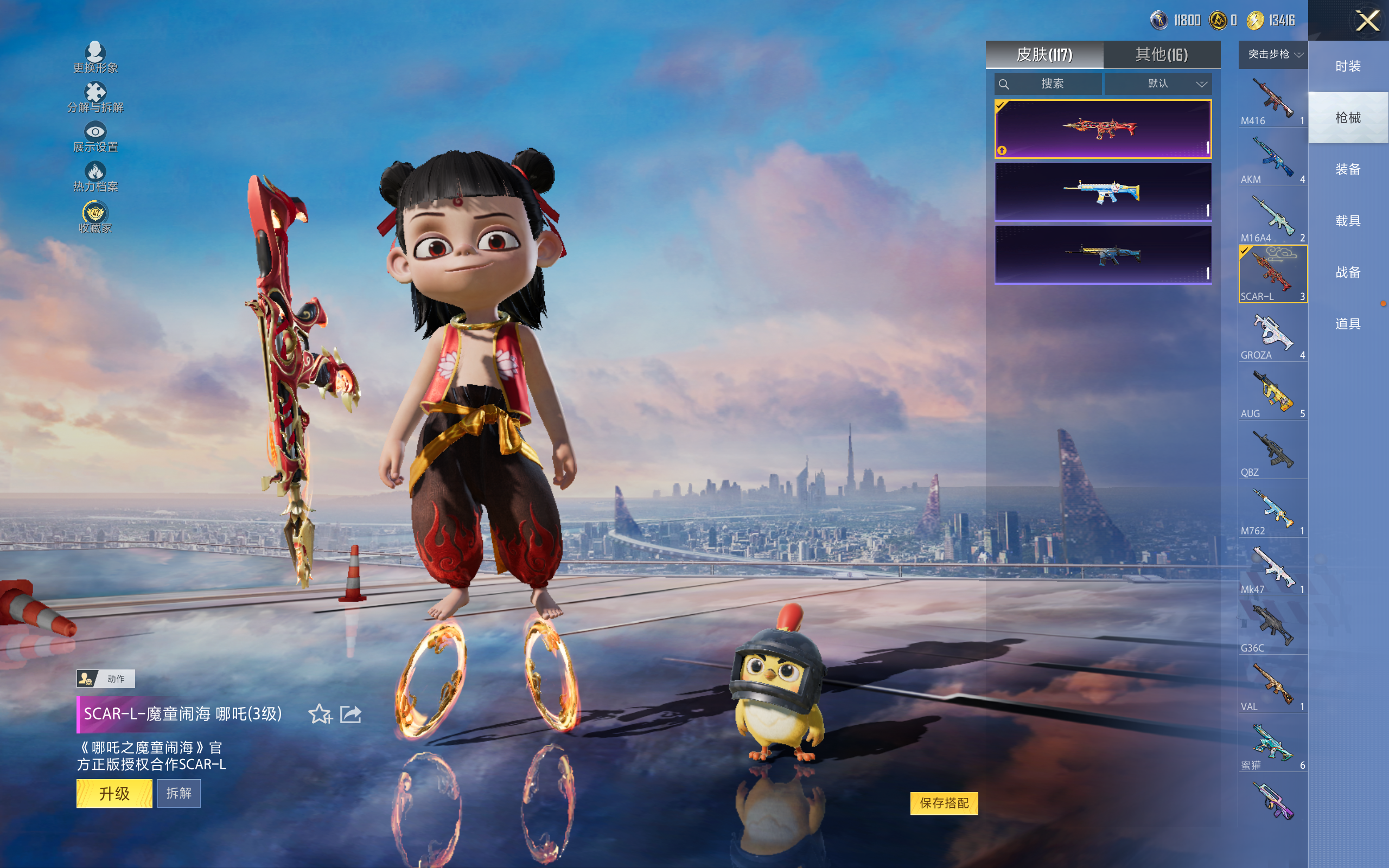Switch to the 皮肤(117) skins tab
This screenshot has height=868, width=1389.
[x=1044, y=55]
